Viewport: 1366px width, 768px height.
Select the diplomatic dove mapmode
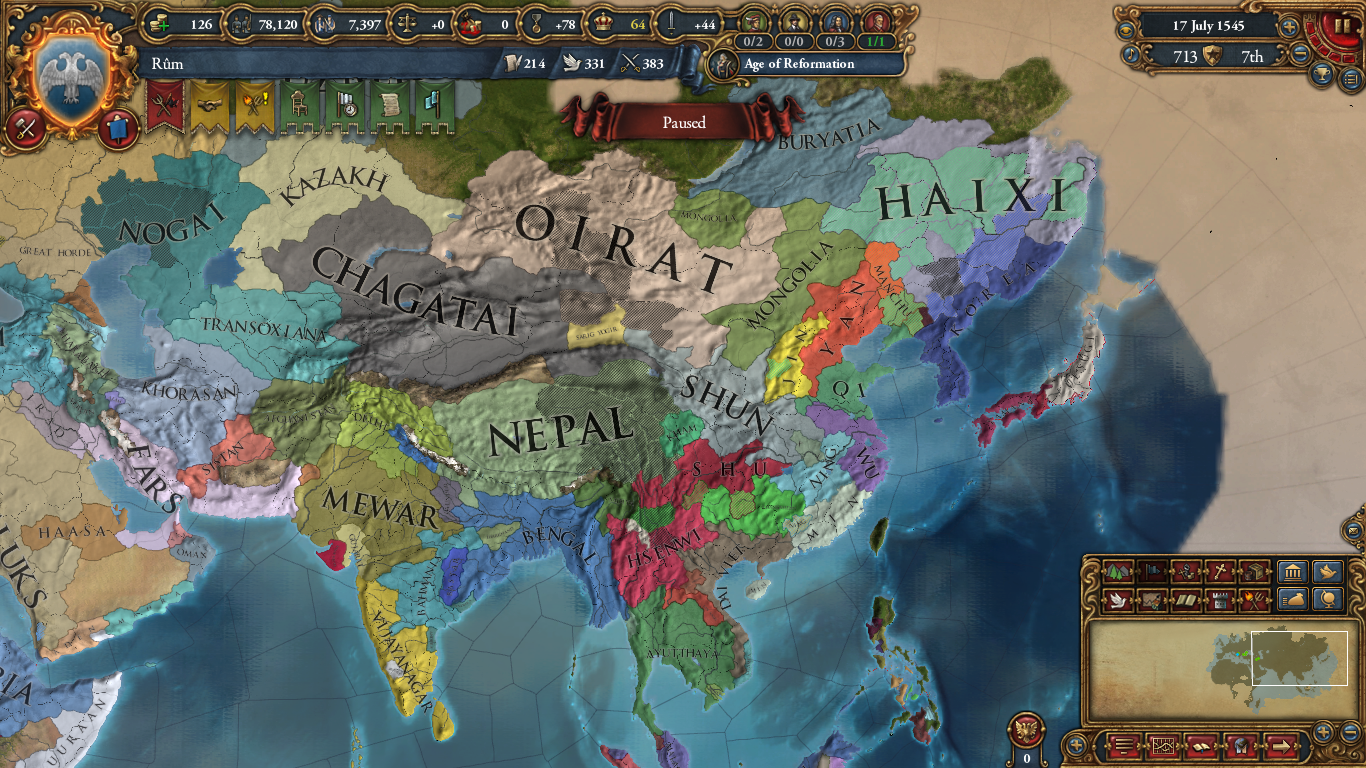coord(1118,600)
